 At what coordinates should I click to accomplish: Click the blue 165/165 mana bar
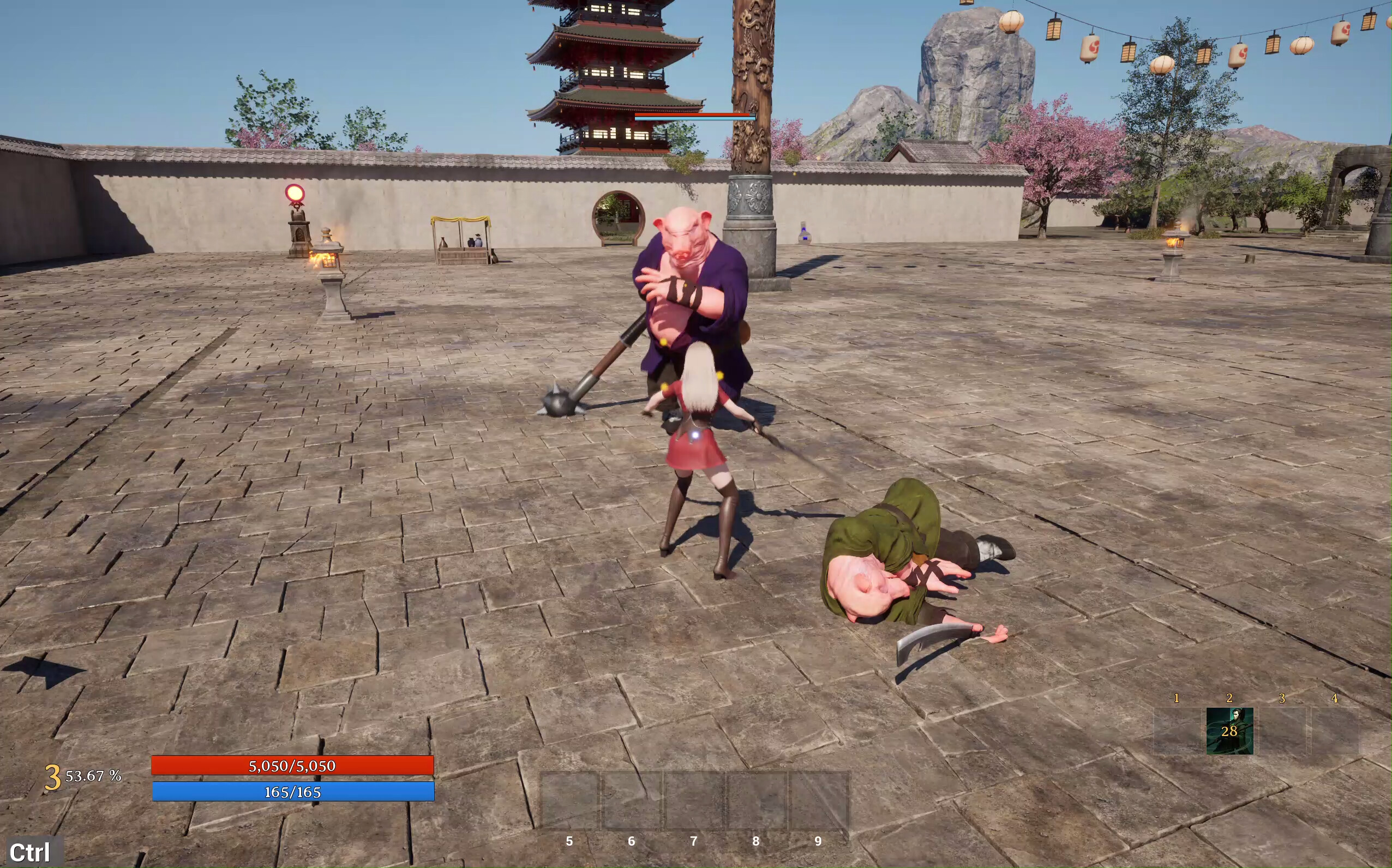pyautogui.click(x=292, y=791)
